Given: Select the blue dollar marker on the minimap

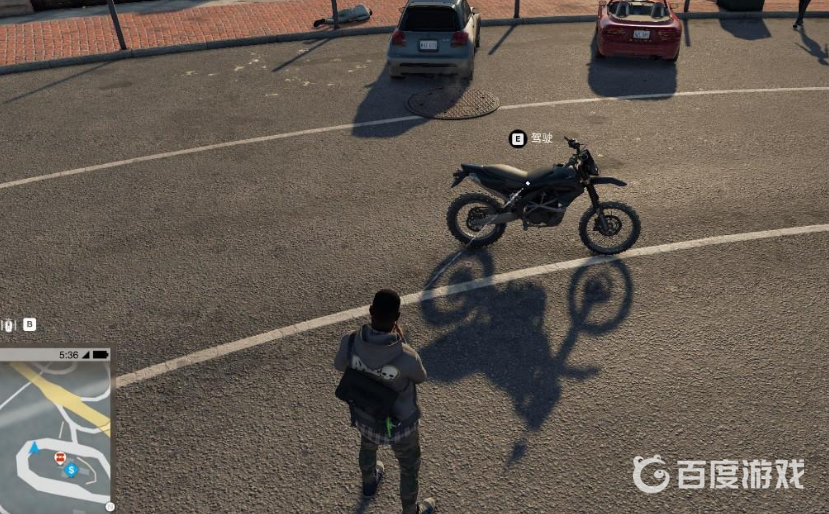Looking at the screenshot, I should click(x=71, y=469).
